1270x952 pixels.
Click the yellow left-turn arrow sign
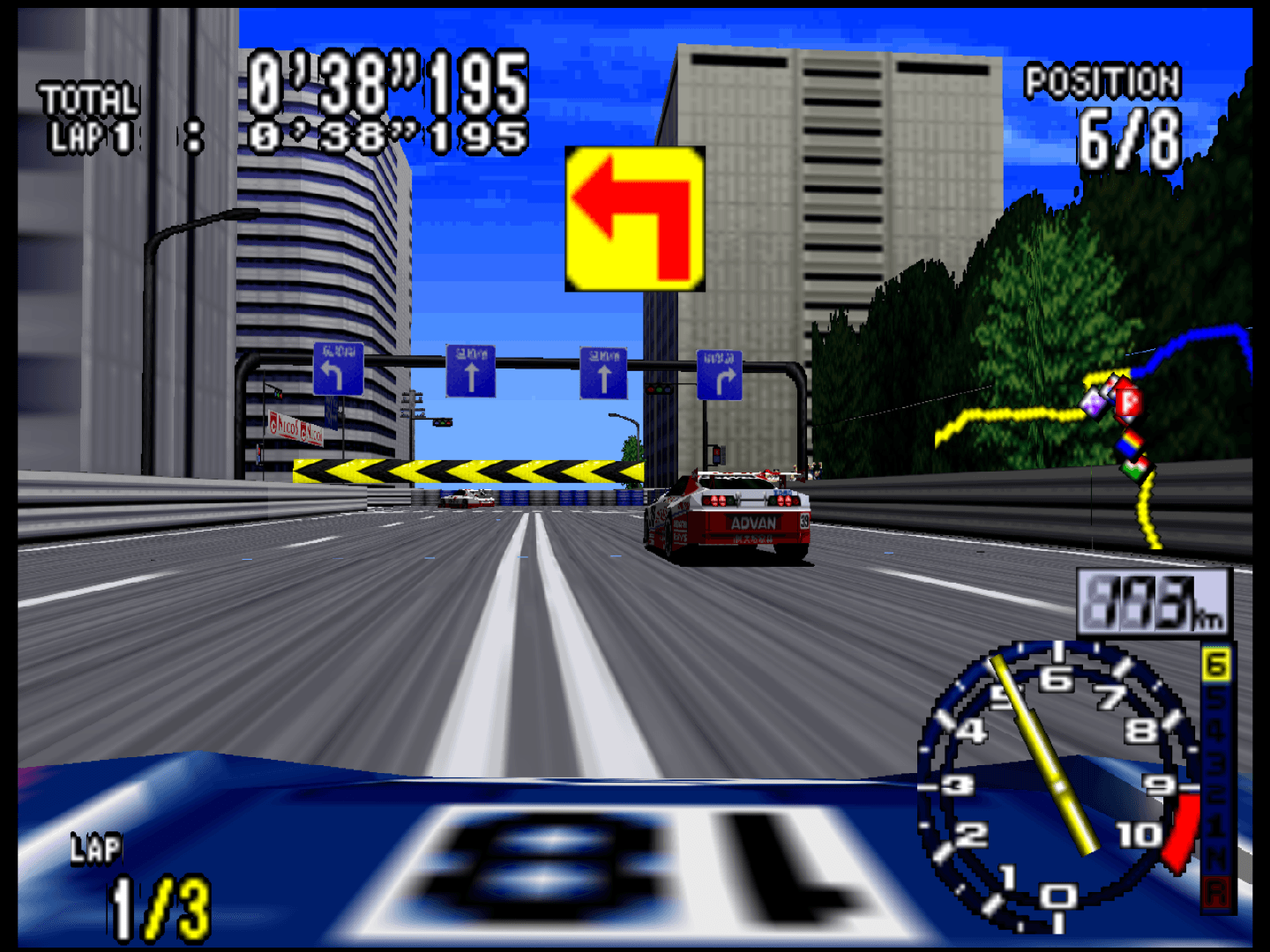pyautogui.click(x=635, y=220)
